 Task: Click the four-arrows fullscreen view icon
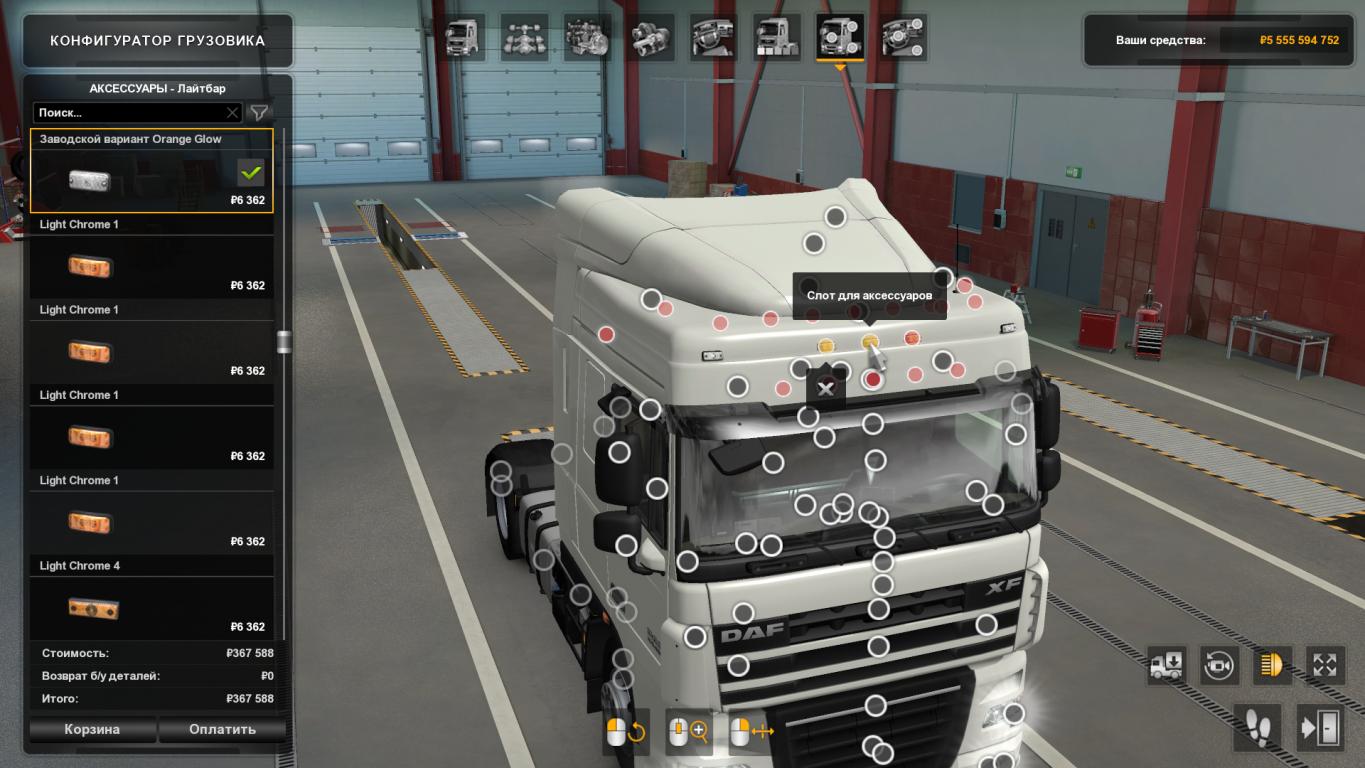1325,665
